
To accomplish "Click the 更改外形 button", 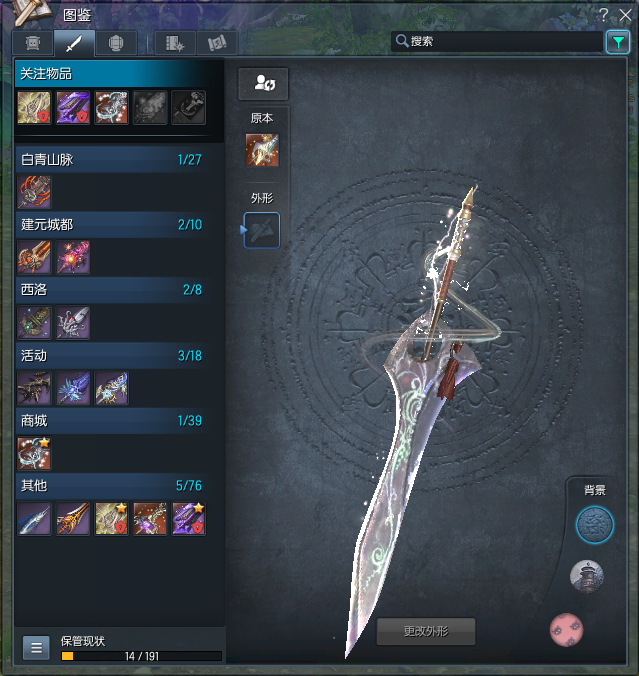I will pos(425,631).
